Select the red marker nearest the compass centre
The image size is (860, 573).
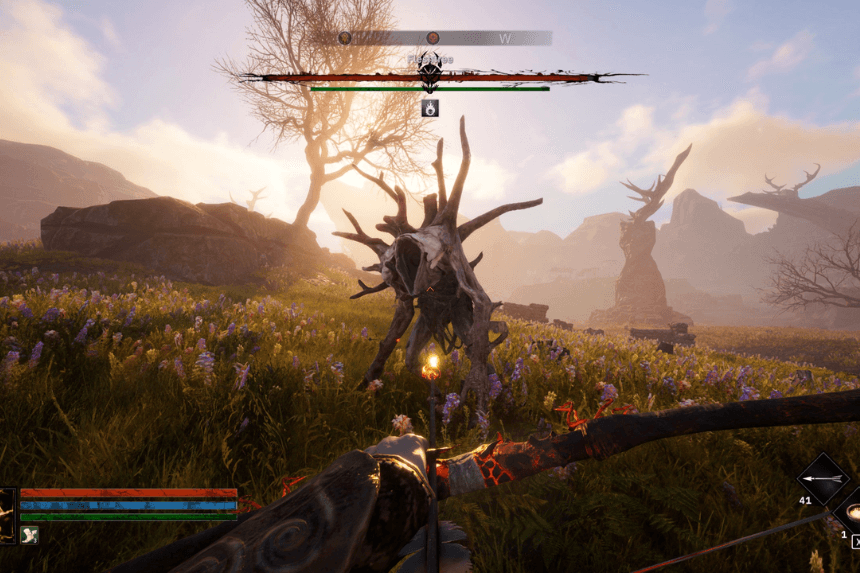[431, 38]
